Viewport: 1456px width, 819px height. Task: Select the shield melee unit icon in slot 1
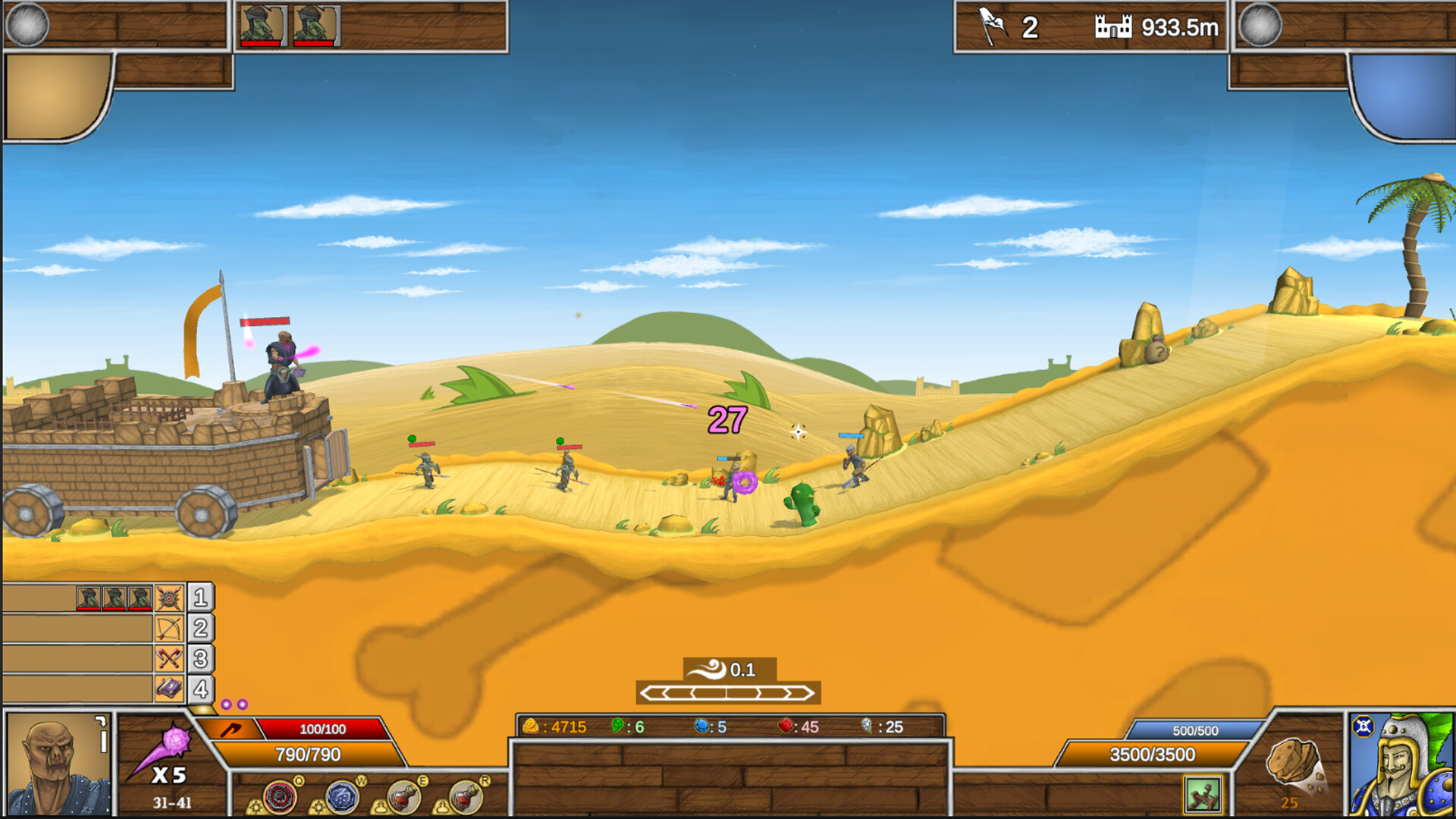click(169, 599)
